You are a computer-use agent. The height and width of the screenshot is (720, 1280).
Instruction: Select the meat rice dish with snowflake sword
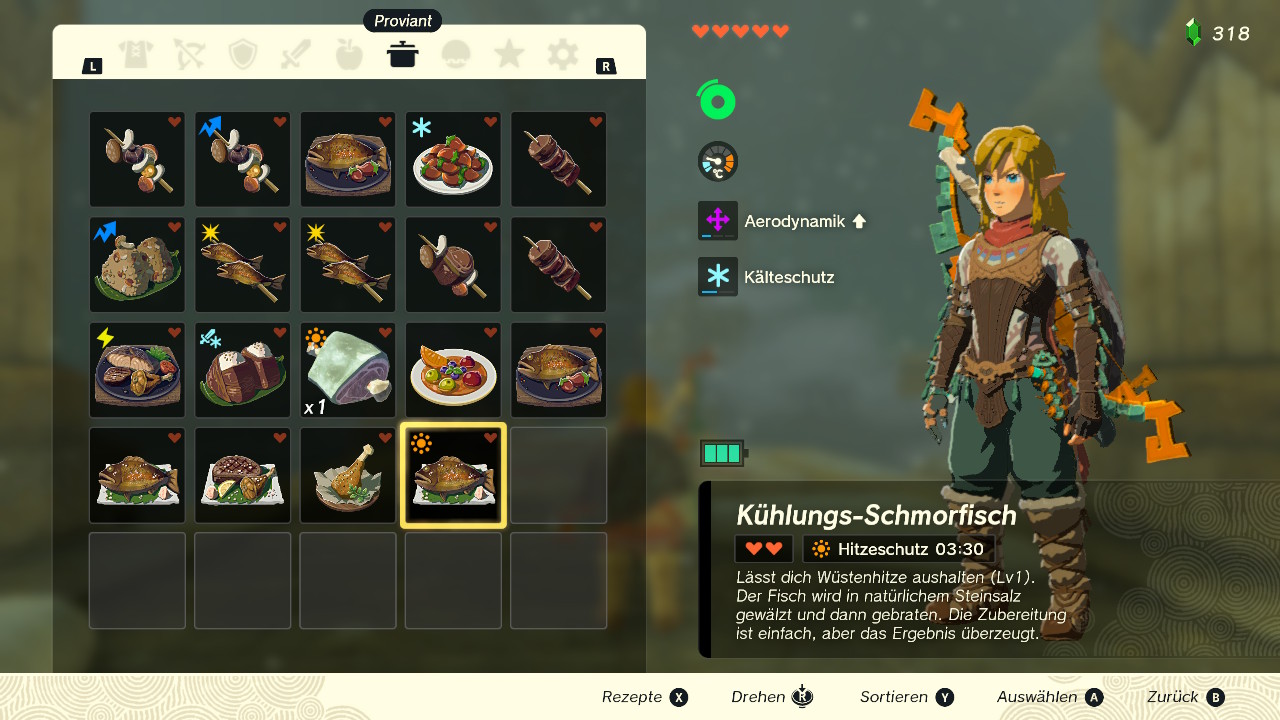point(243,370)
